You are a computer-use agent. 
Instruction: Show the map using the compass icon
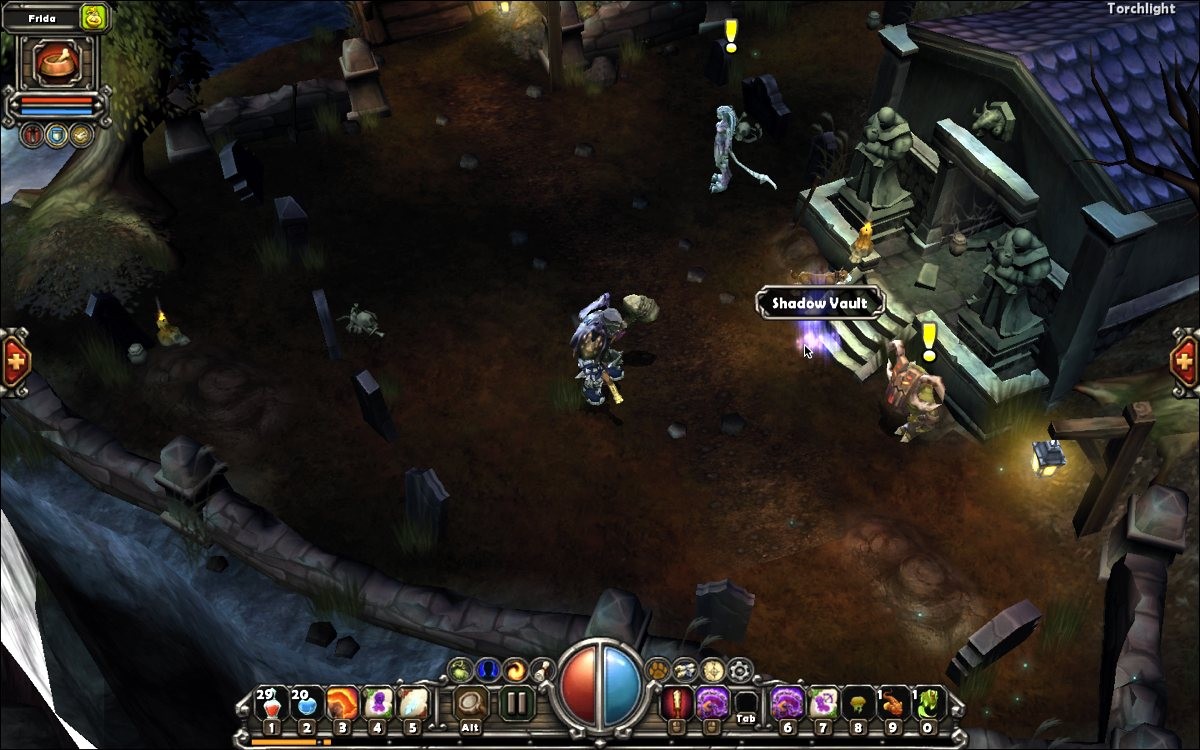click(712, 669)
